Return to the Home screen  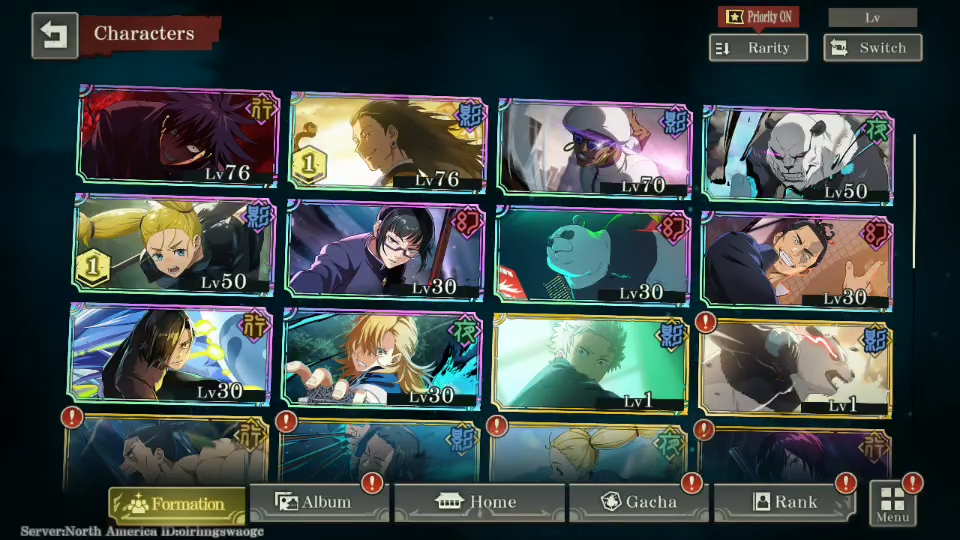click(x=480, y=502)
